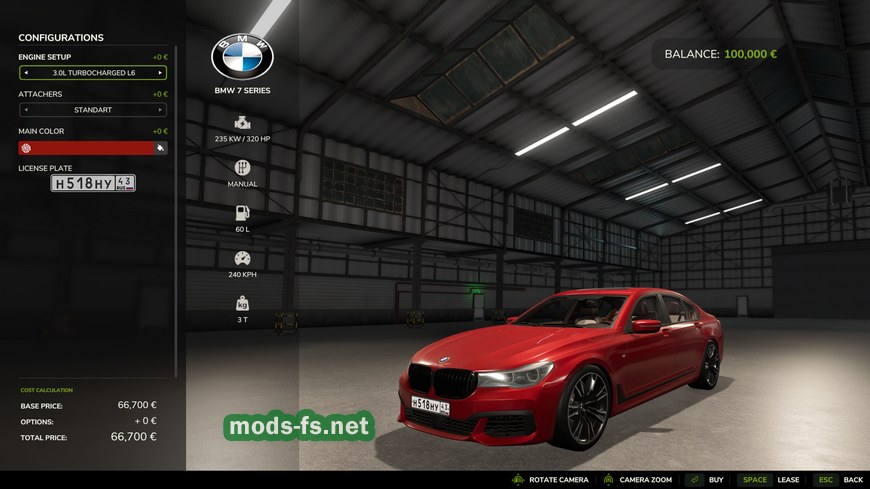Open the red main color bar
The image size is (870, 489).
[x=90, y=148]
